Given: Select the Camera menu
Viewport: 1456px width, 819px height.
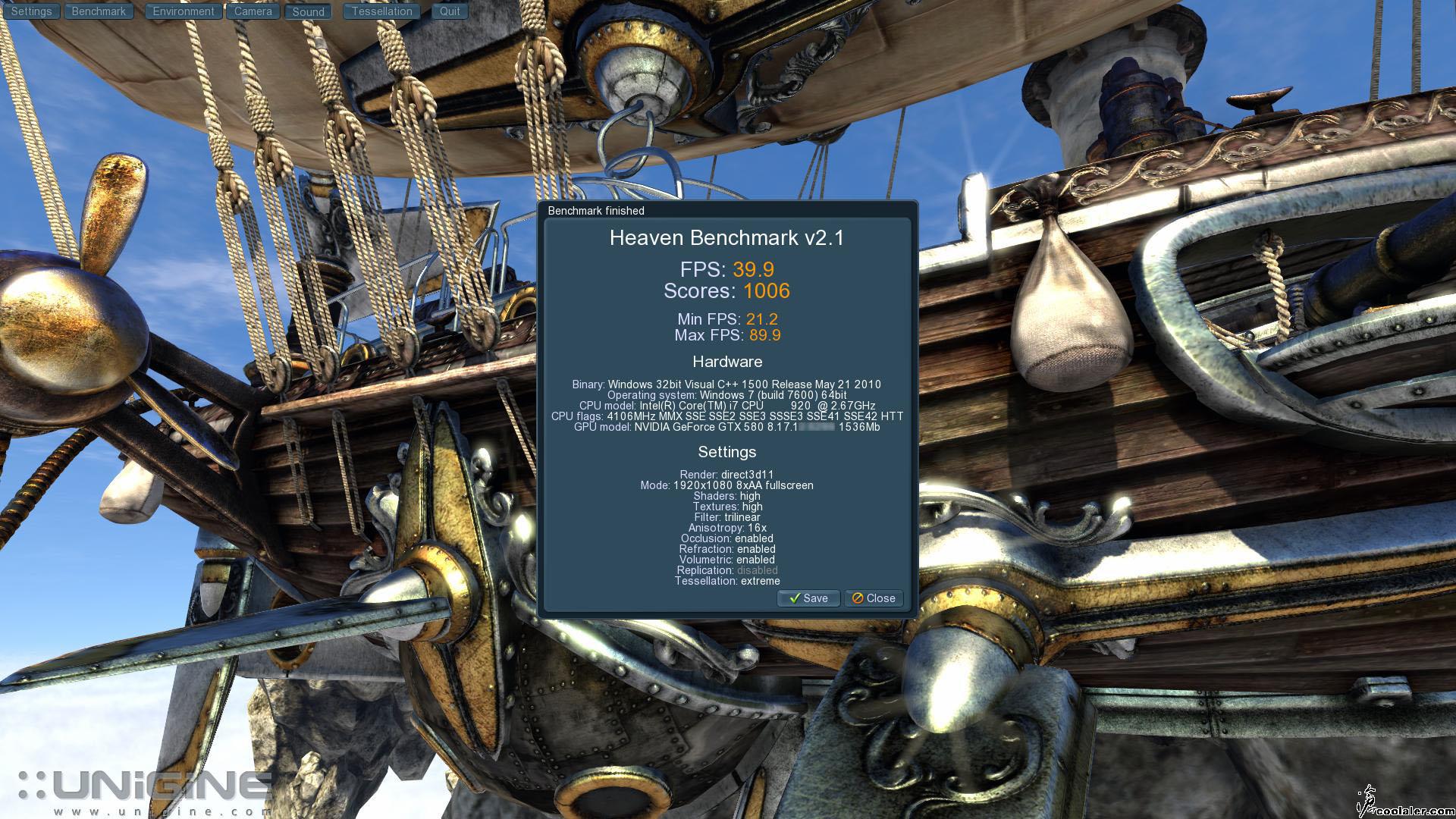Looking at the screenshot, I should click(x=253, y=11).
